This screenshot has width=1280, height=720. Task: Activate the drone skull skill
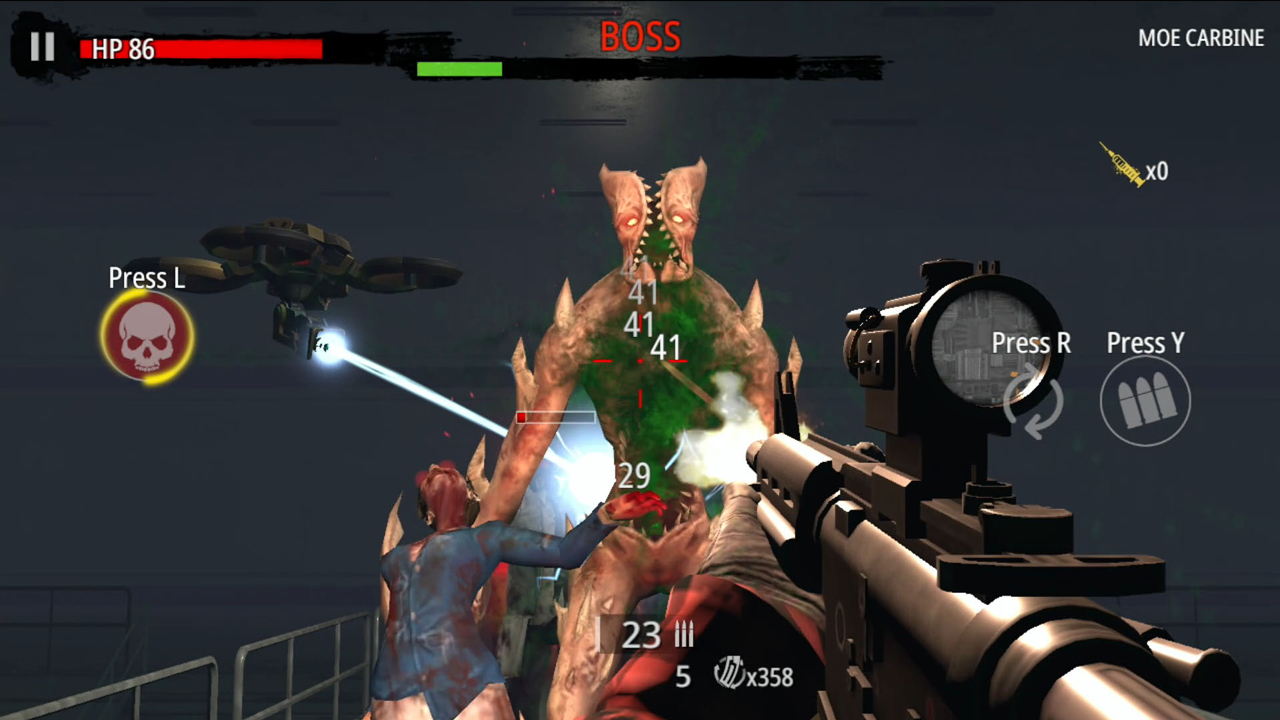[x=146, y=336]
